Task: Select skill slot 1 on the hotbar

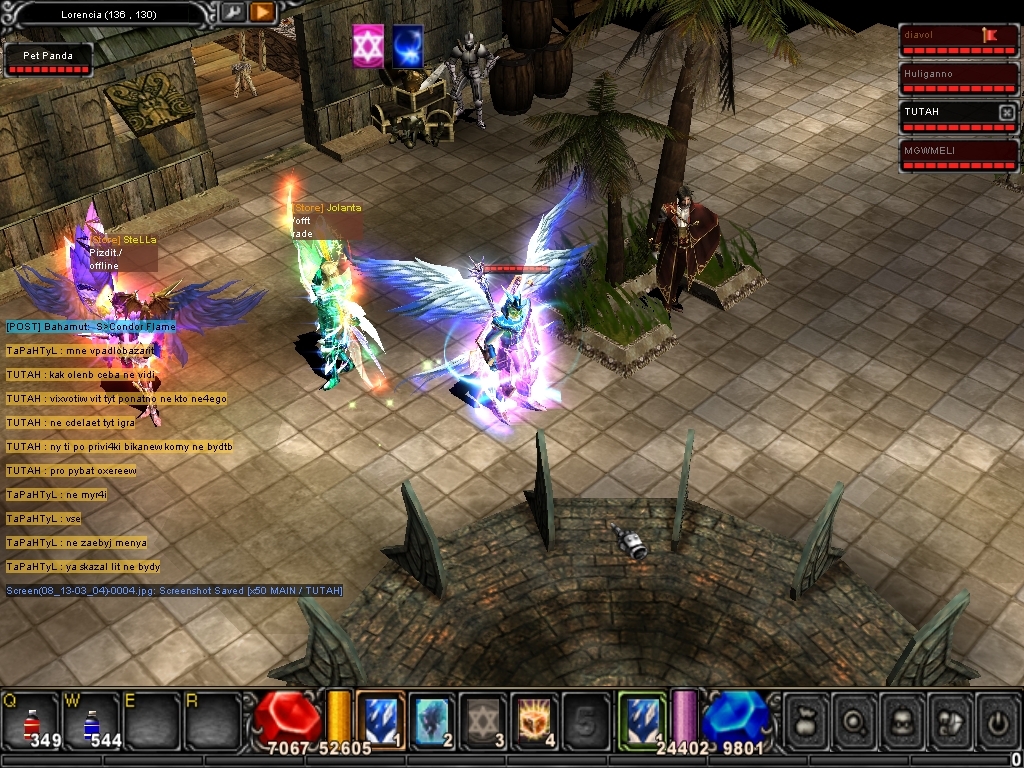Action: (381, 720)
